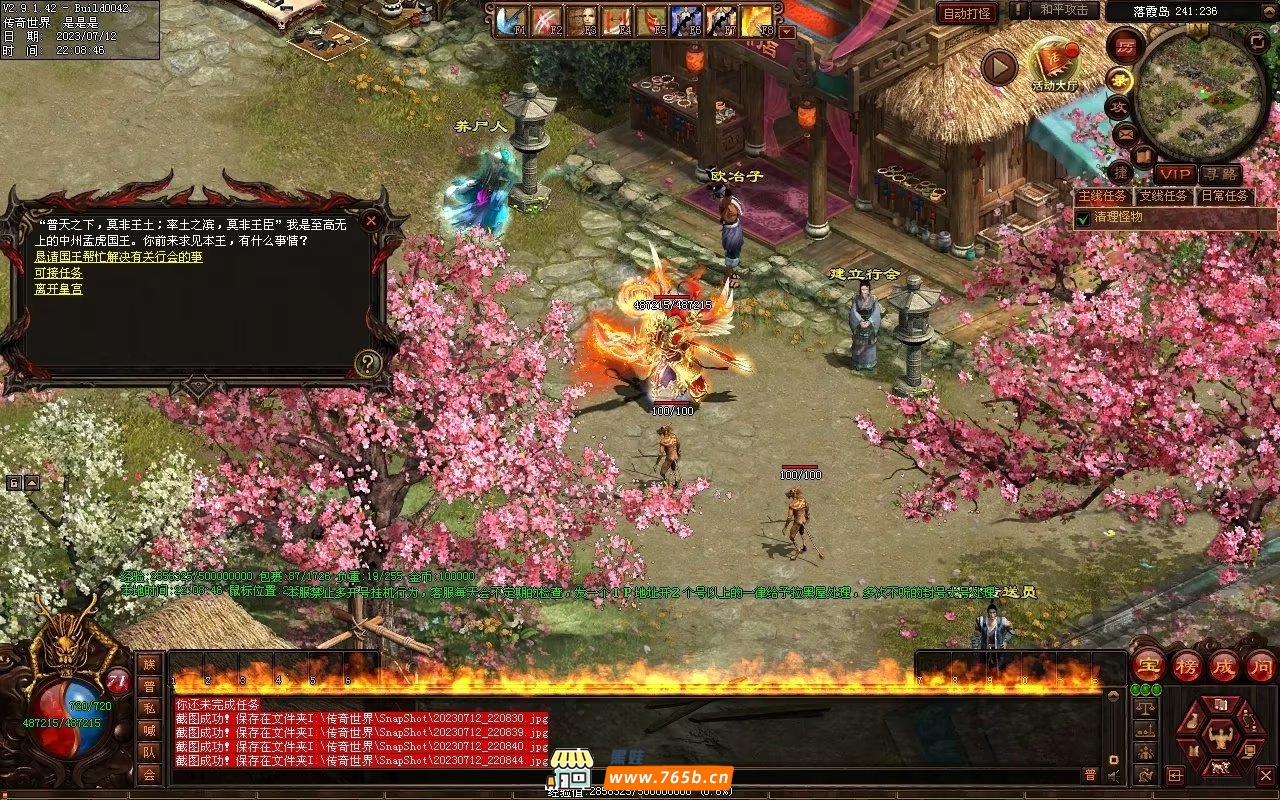
Task: Open the VIP panel
Action: 1175,175
